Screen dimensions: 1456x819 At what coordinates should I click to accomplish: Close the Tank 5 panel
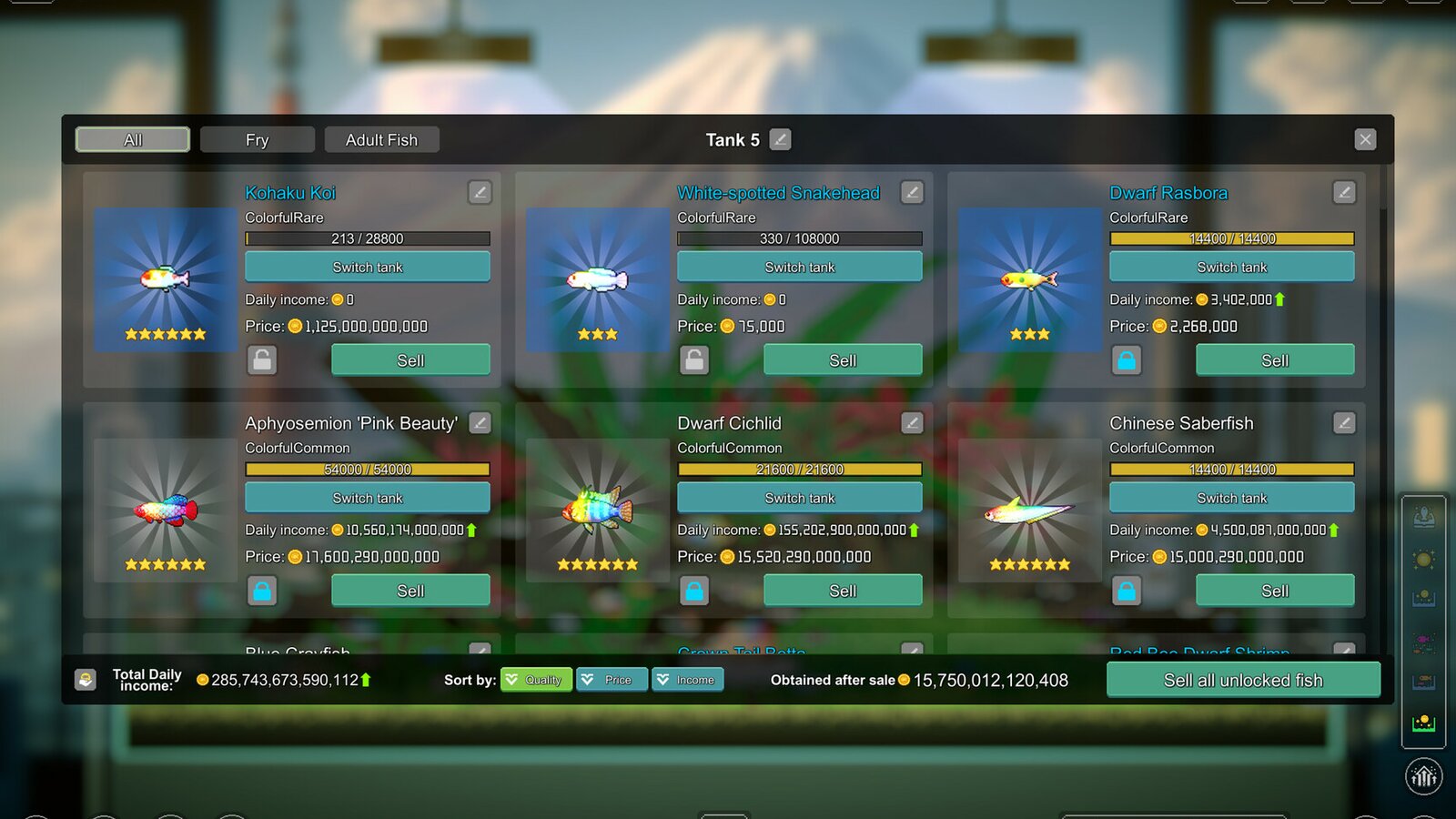[x=1364, y=139]
